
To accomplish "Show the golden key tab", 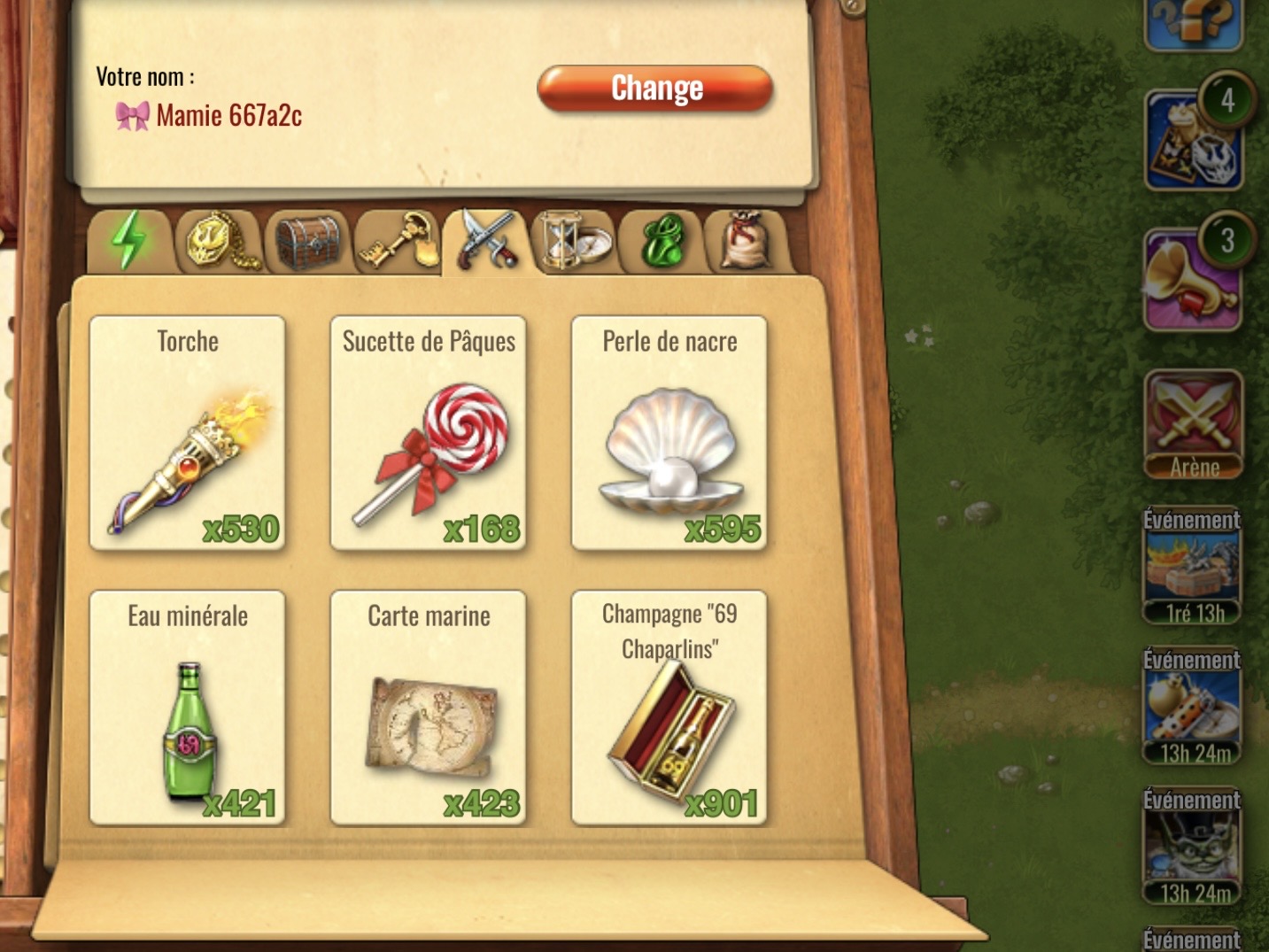I will point(398,241).
